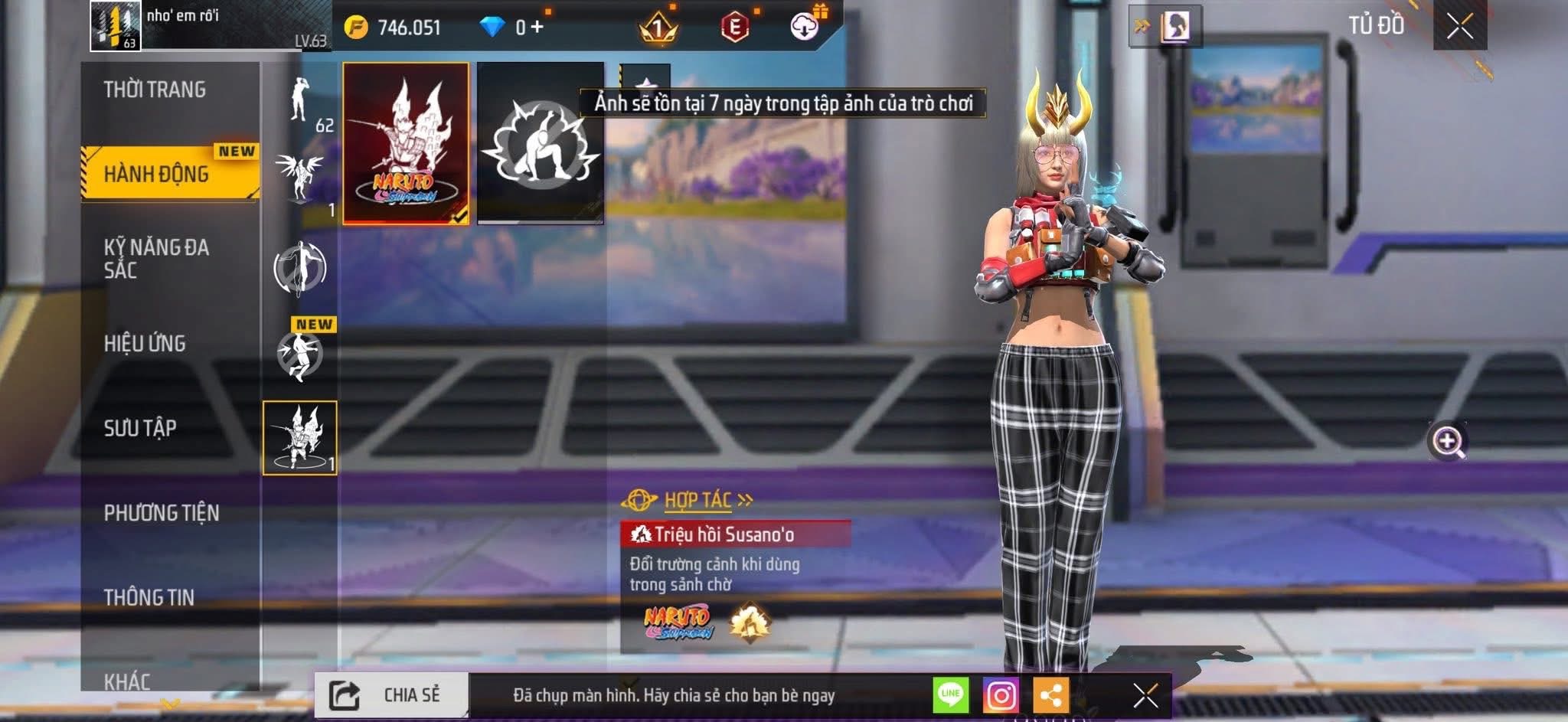Open the Phương Tiện category
This screenshot has height=722, width=1568.
click(162, 512)
